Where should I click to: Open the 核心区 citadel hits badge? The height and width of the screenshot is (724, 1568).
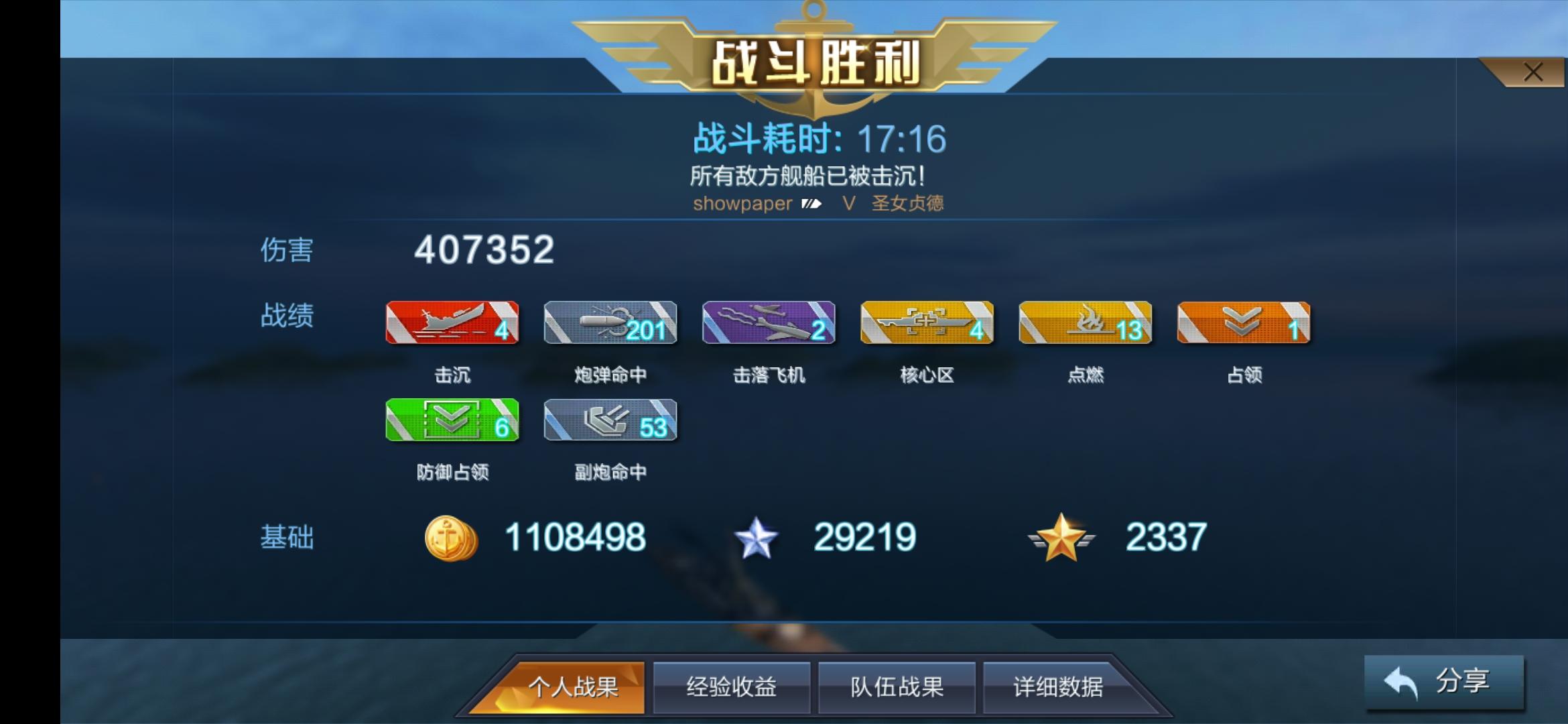pos(926,324)
